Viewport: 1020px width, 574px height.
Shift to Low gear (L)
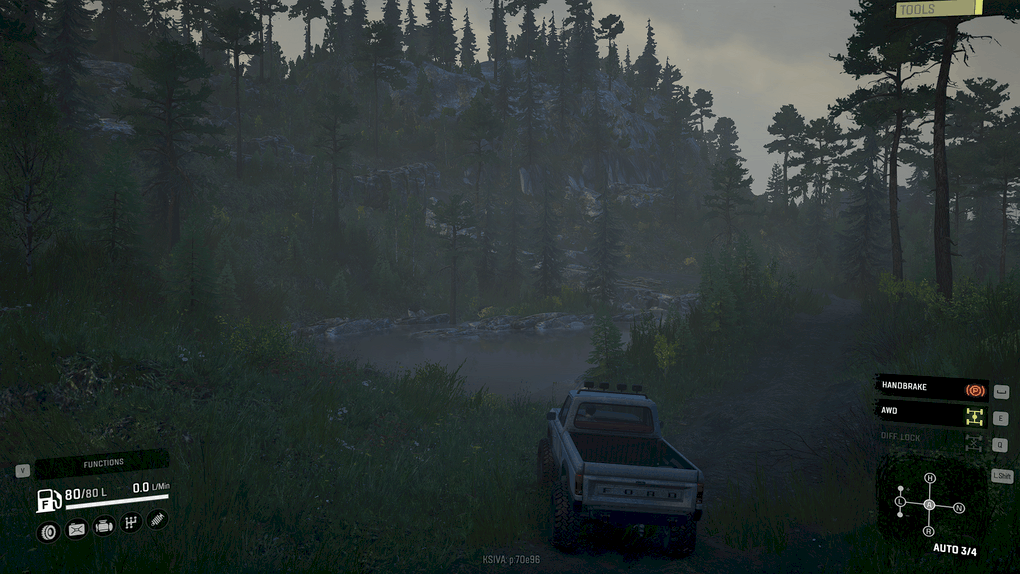[900, 501]
